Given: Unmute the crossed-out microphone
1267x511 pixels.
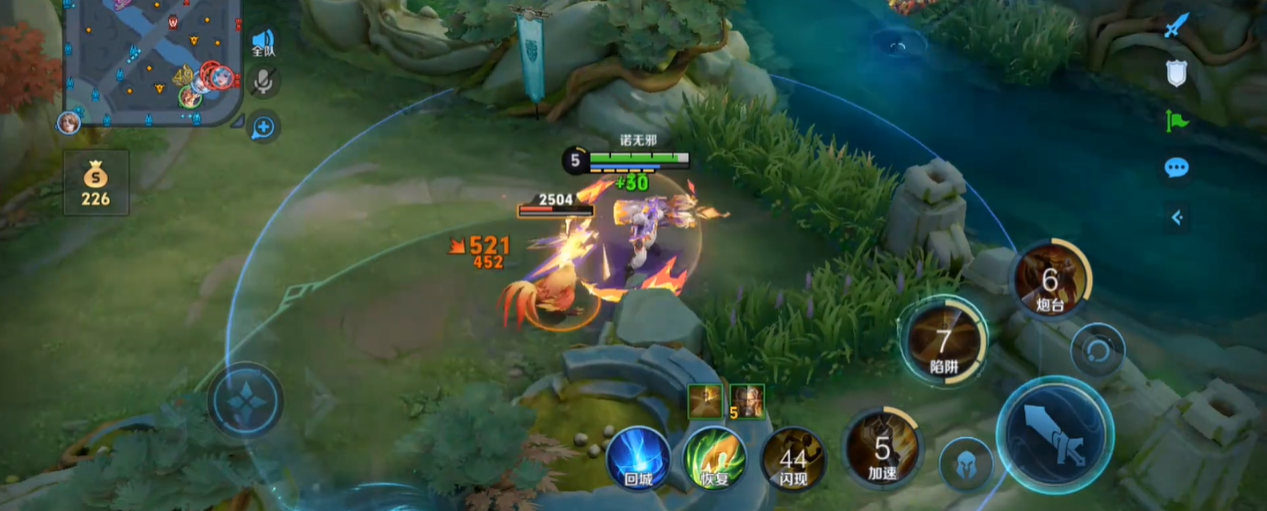Looking at the screenshot, I should tap(263, 82).
